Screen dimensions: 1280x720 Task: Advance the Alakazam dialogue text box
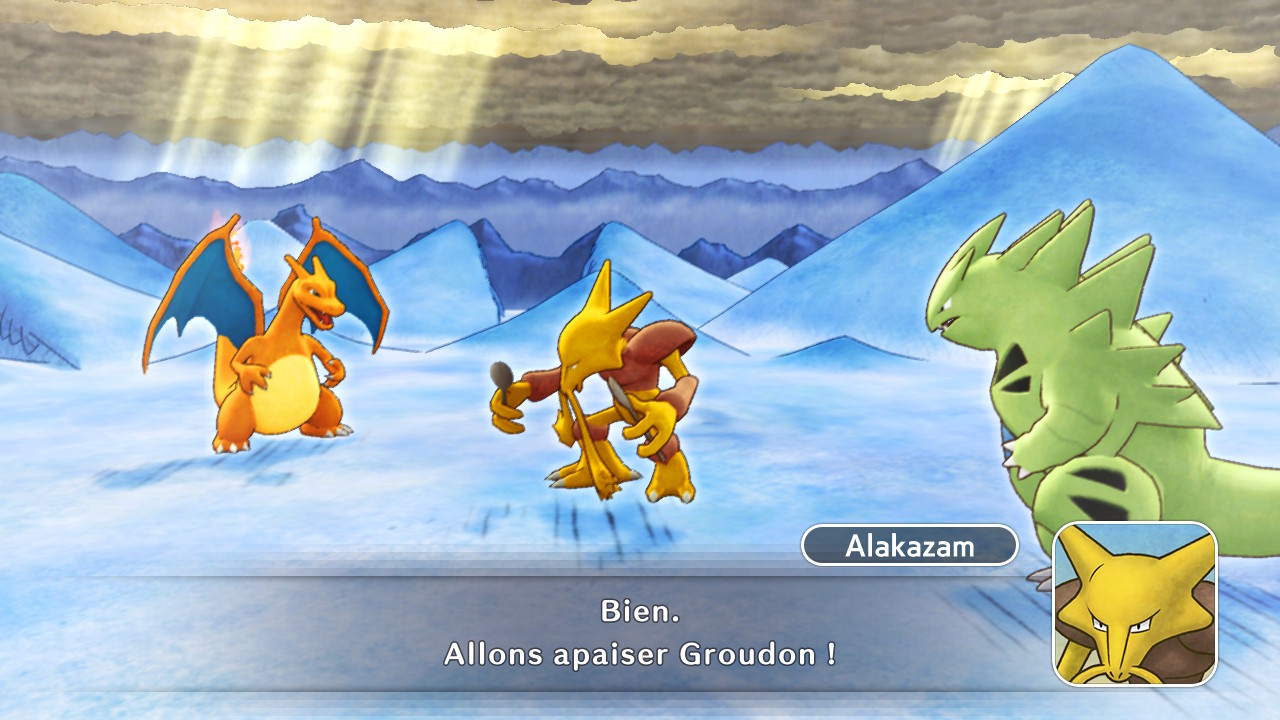pyautogui.click(x=640, y=633)
